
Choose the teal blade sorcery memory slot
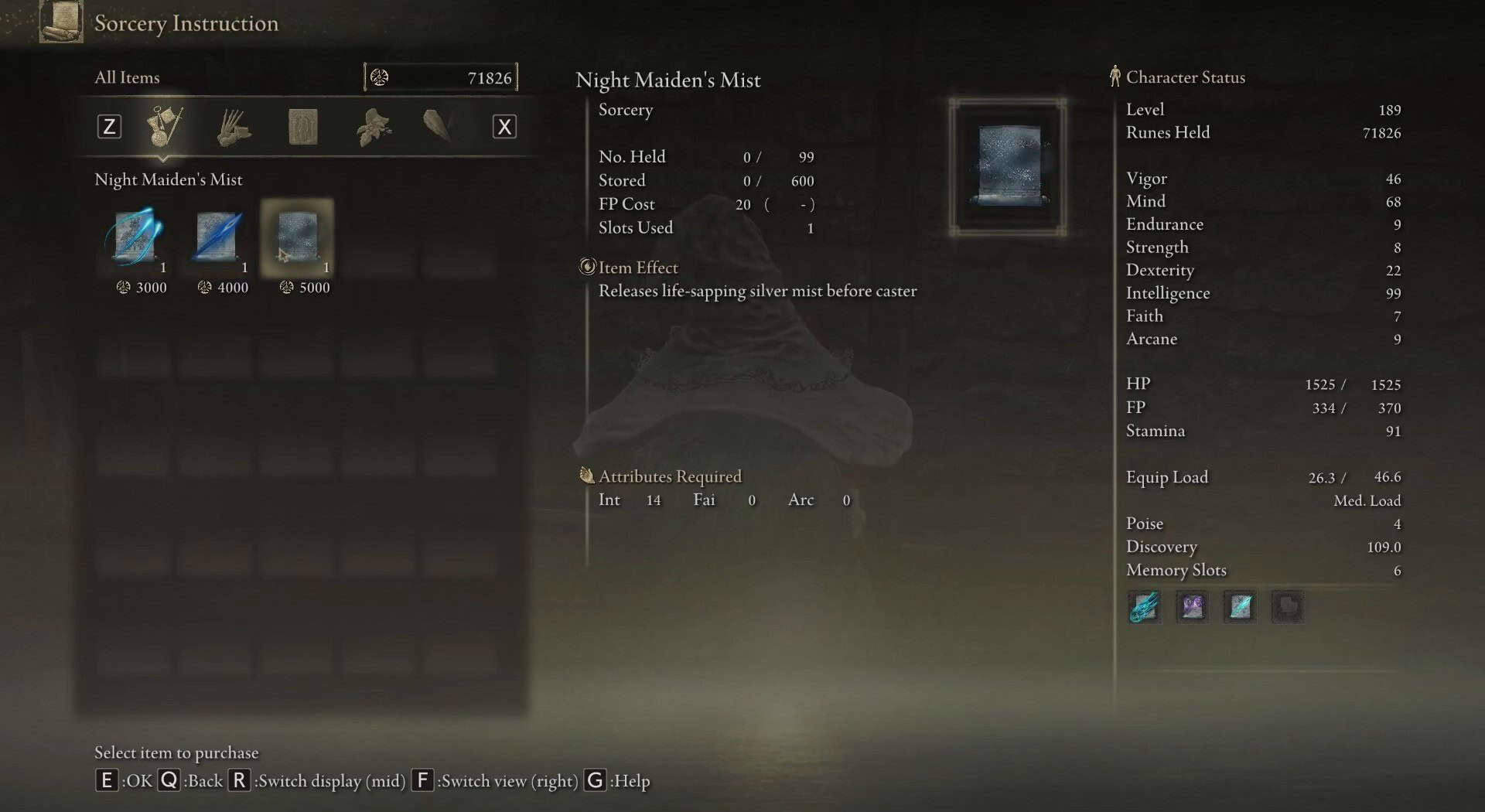[x=1240, y=607]
